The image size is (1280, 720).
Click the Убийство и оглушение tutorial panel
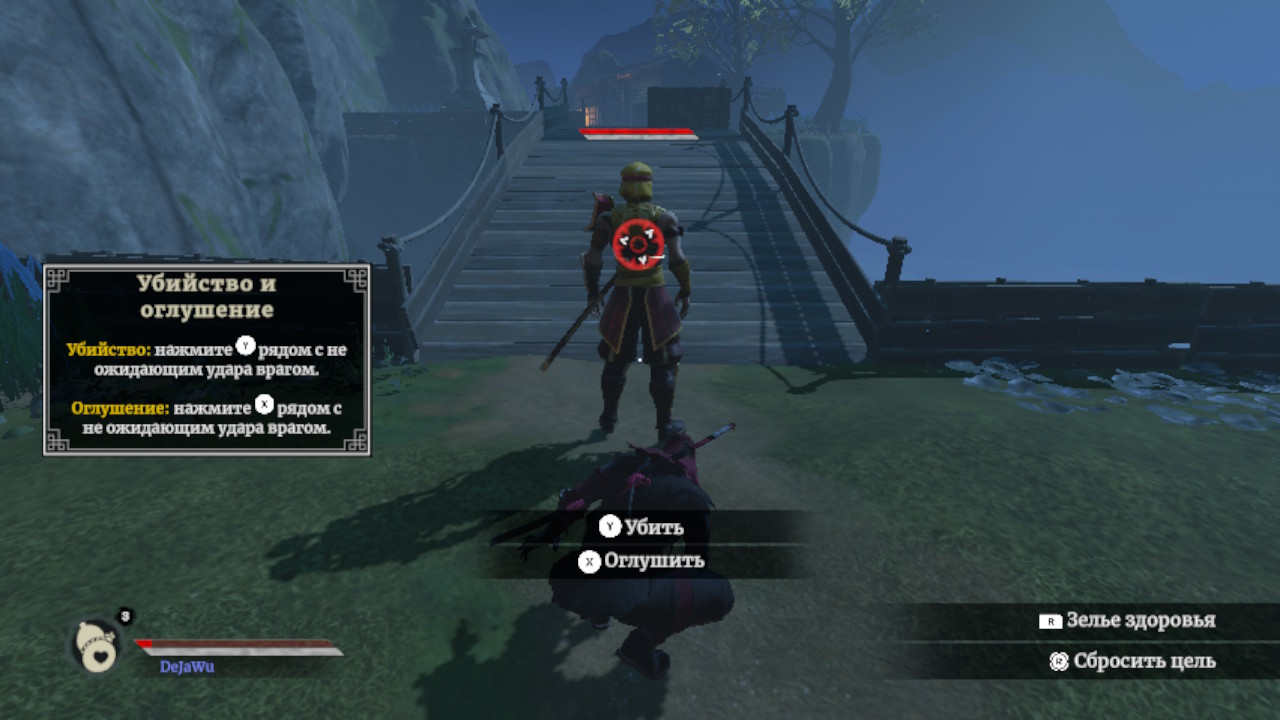pyautogui.click(x=207, y=359)
